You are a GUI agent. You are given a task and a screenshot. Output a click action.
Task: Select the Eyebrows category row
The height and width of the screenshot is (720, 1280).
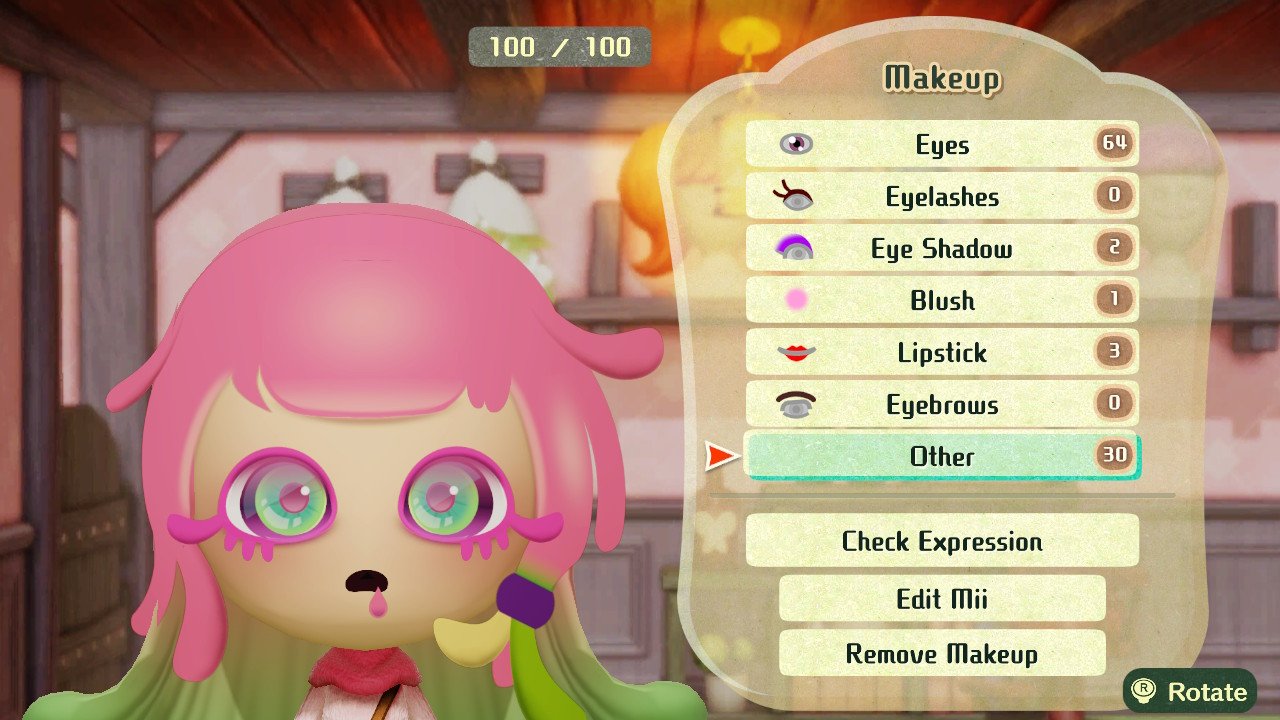tap(940, 404)
